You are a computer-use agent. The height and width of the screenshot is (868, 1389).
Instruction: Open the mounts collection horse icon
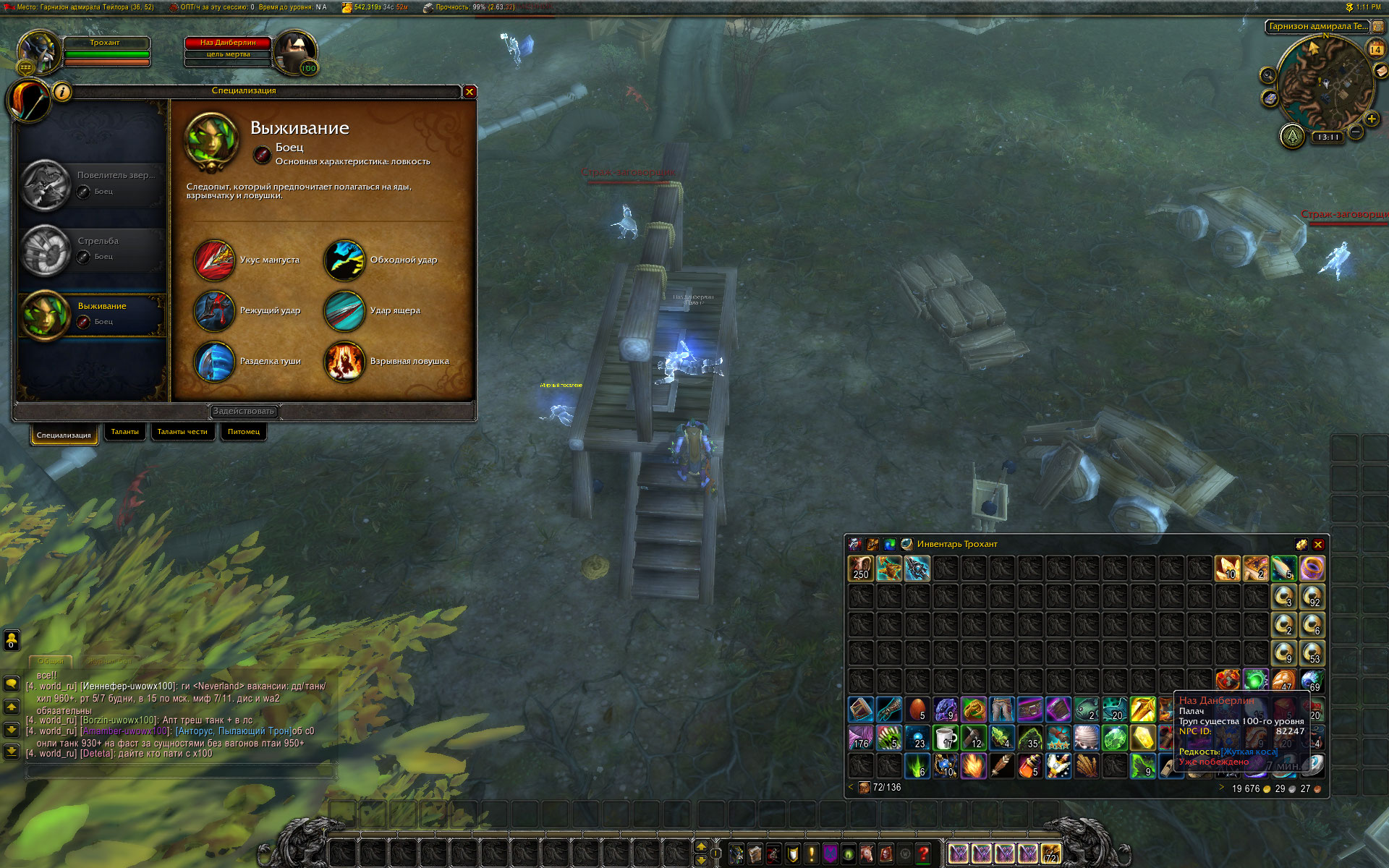tap(867, 854)
